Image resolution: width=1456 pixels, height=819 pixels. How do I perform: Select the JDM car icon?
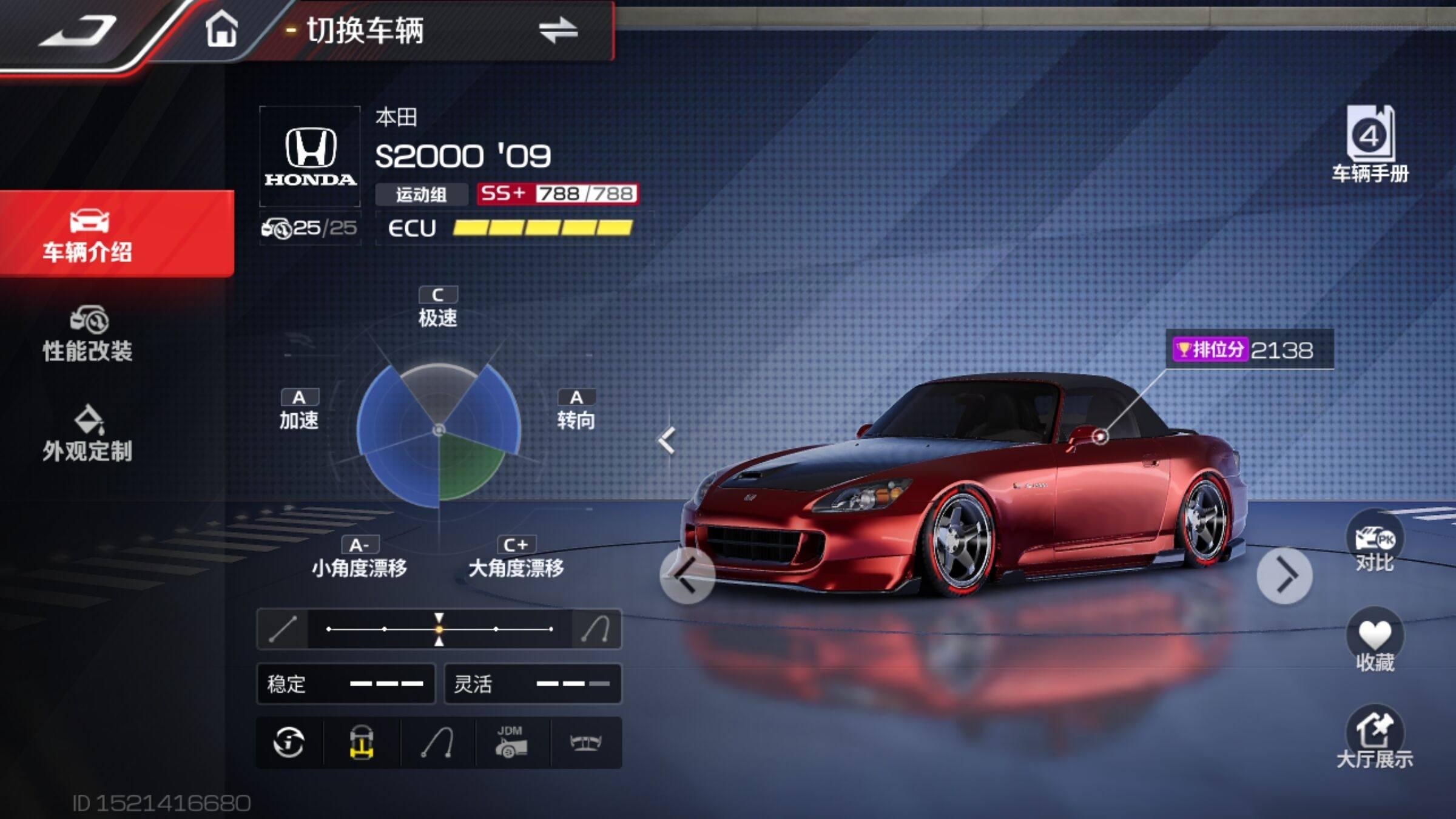point(511,743)
